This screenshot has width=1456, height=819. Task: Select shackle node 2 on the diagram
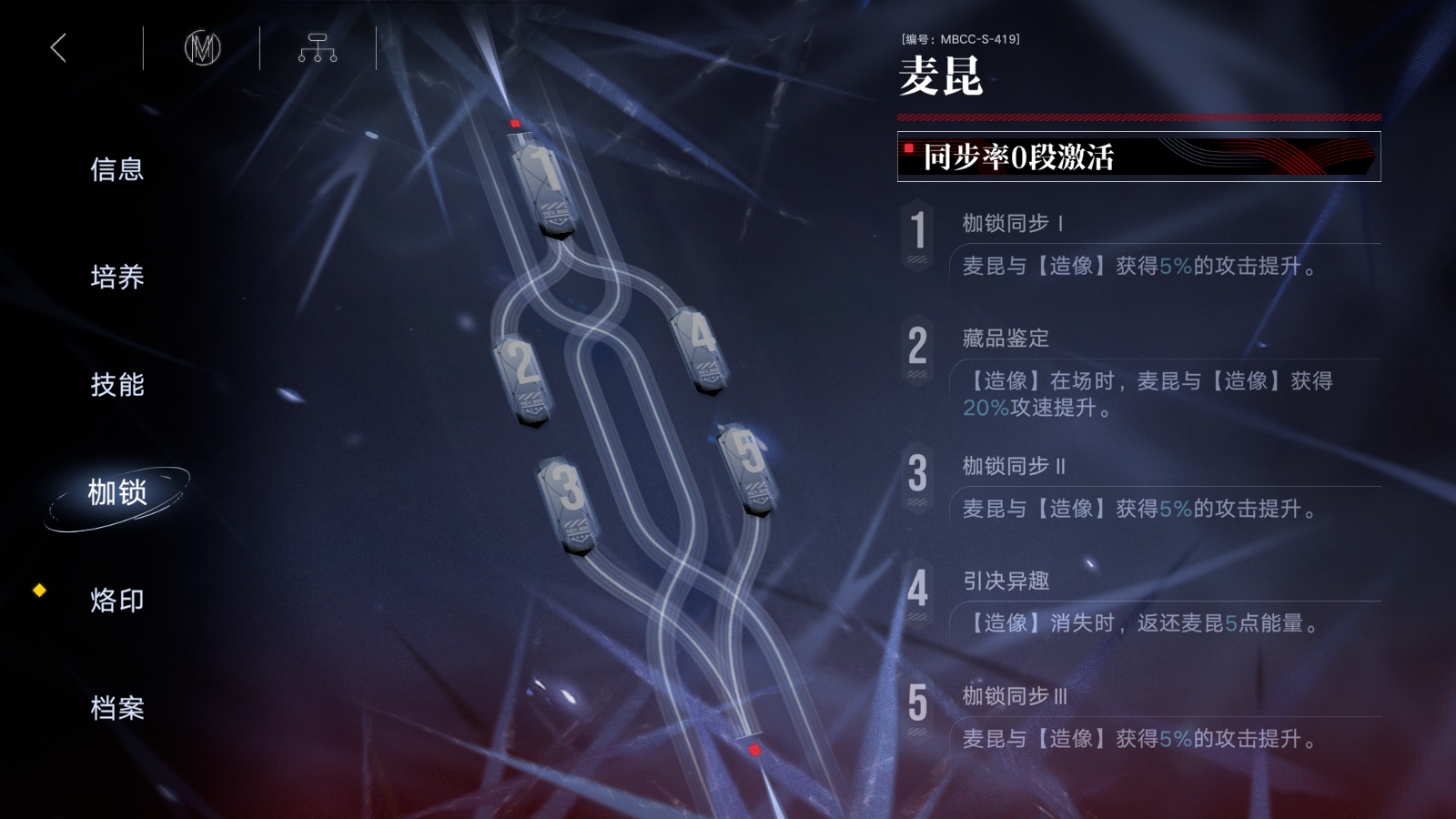[523, 379]
